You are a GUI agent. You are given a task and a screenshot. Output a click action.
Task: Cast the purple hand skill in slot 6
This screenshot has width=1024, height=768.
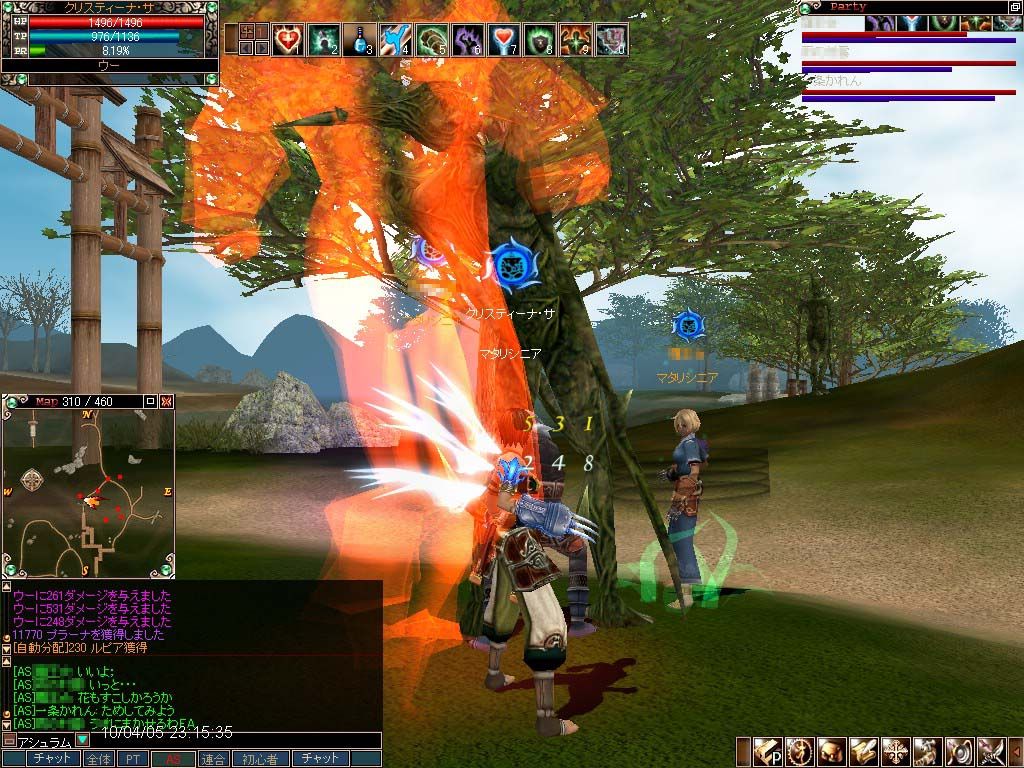(x=466, y=40)
